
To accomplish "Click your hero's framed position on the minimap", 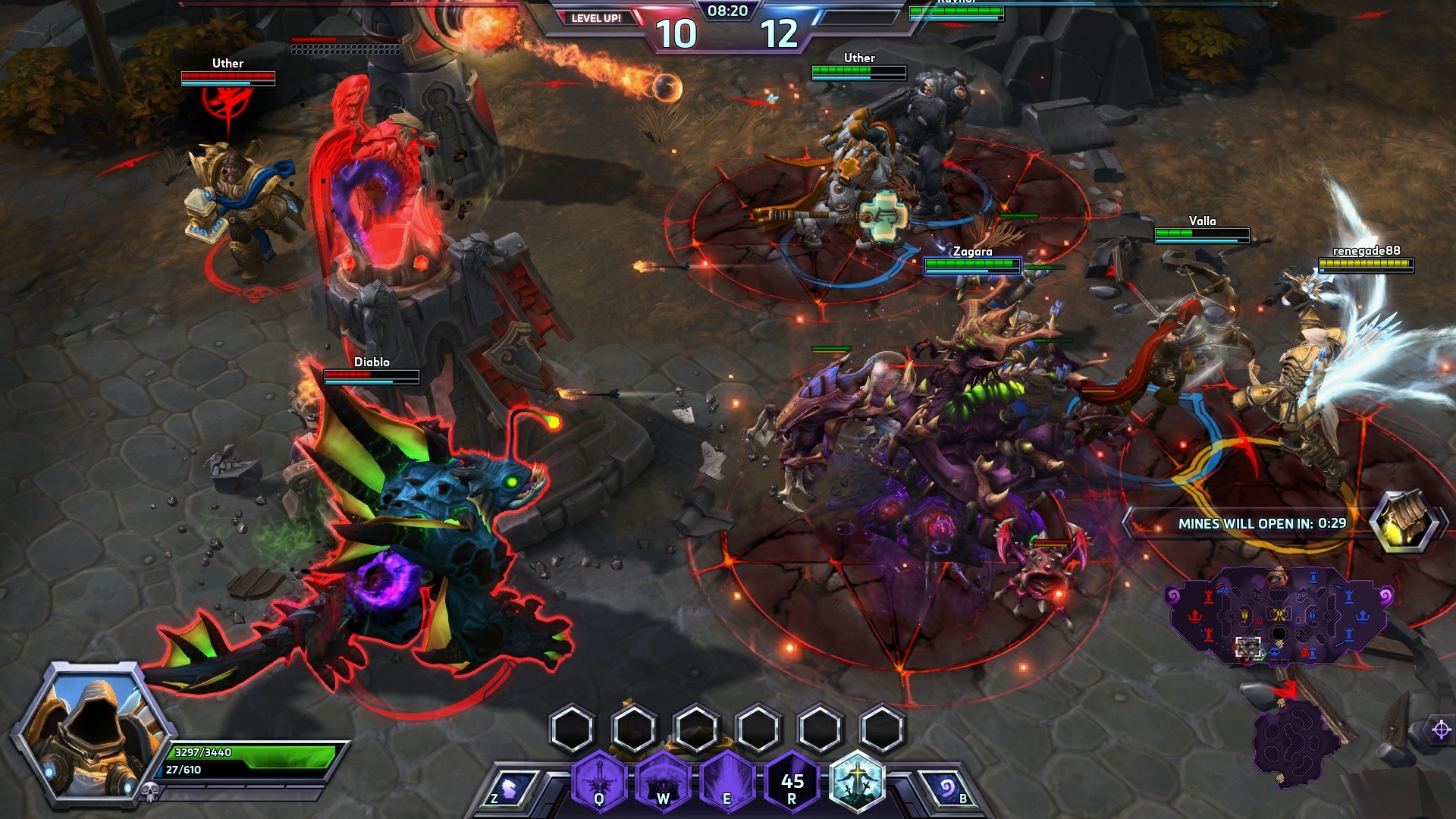I will tap(1247, 648).
